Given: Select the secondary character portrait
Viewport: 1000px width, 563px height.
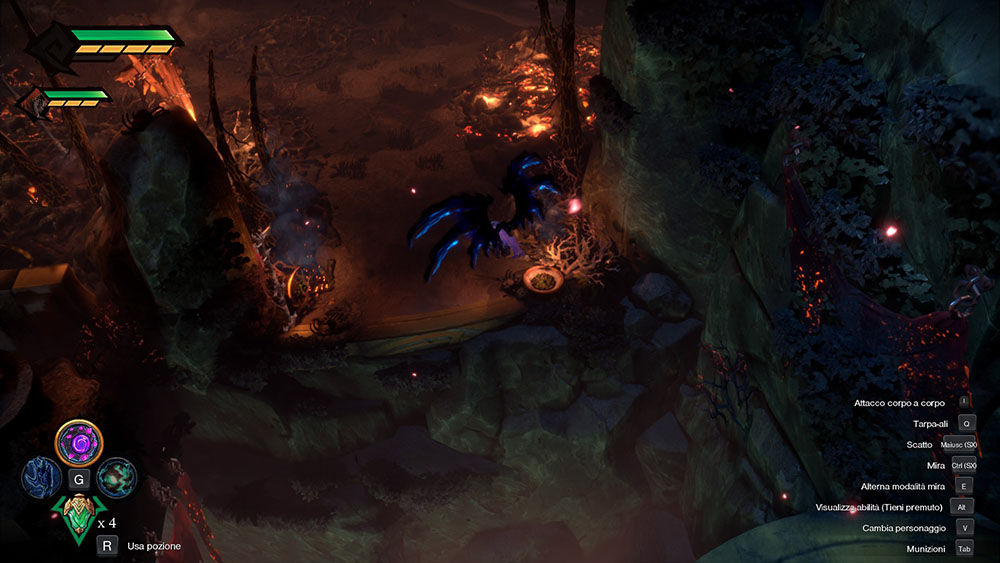Looking at the screenshot, I should click(x=35, y=101).
